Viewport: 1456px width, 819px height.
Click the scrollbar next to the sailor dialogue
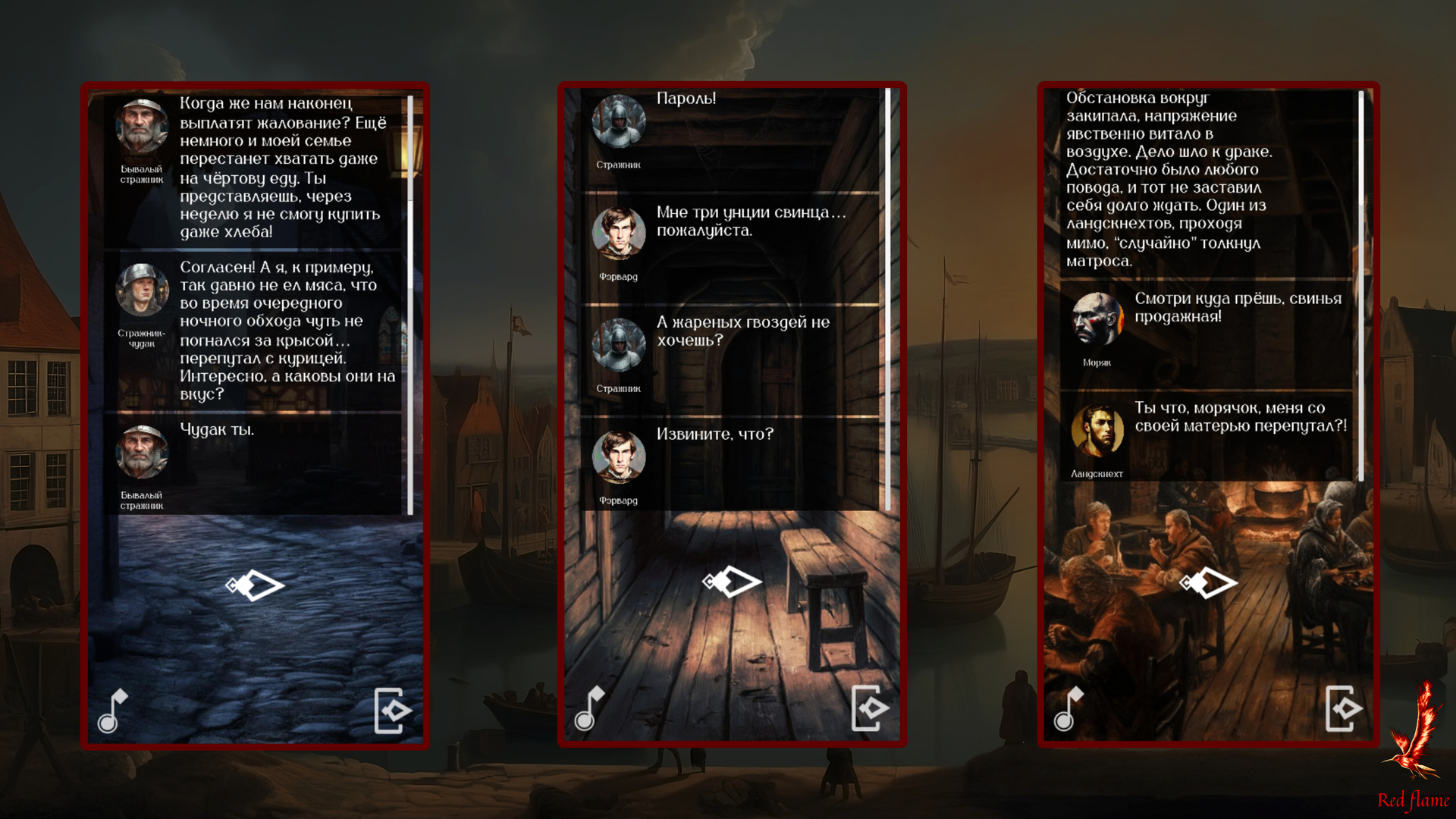click(x=1361, y=284)
